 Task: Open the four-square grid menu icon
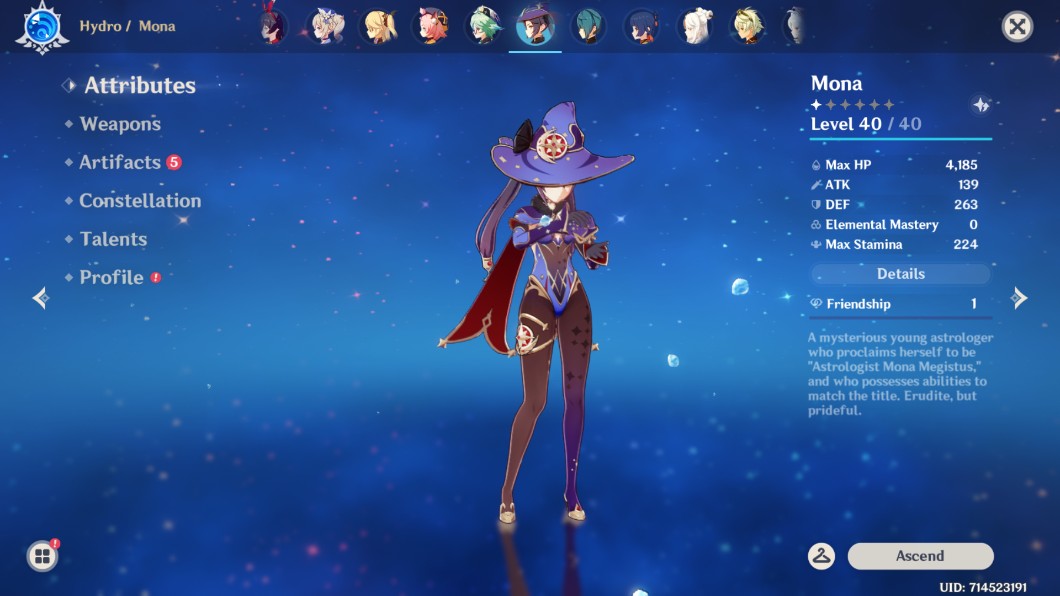pos(42,556)
